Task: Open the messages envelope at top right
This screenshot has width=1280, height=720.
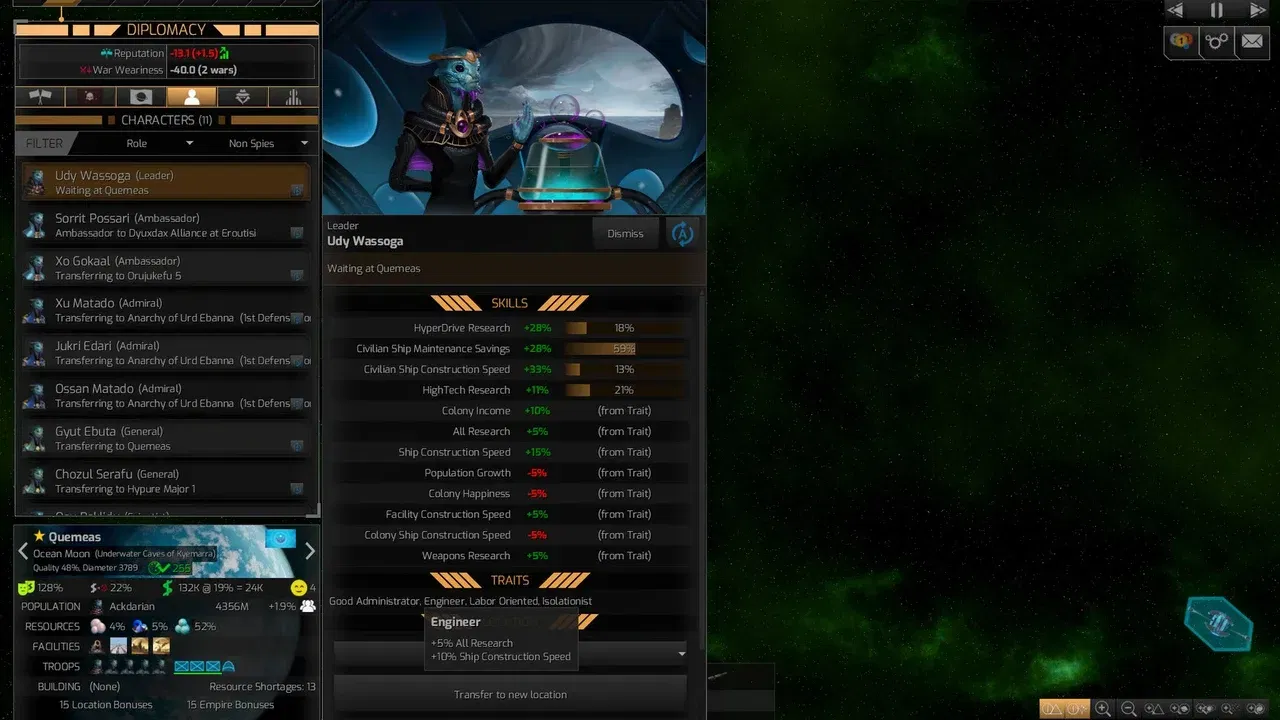Action: [1252, 42]
